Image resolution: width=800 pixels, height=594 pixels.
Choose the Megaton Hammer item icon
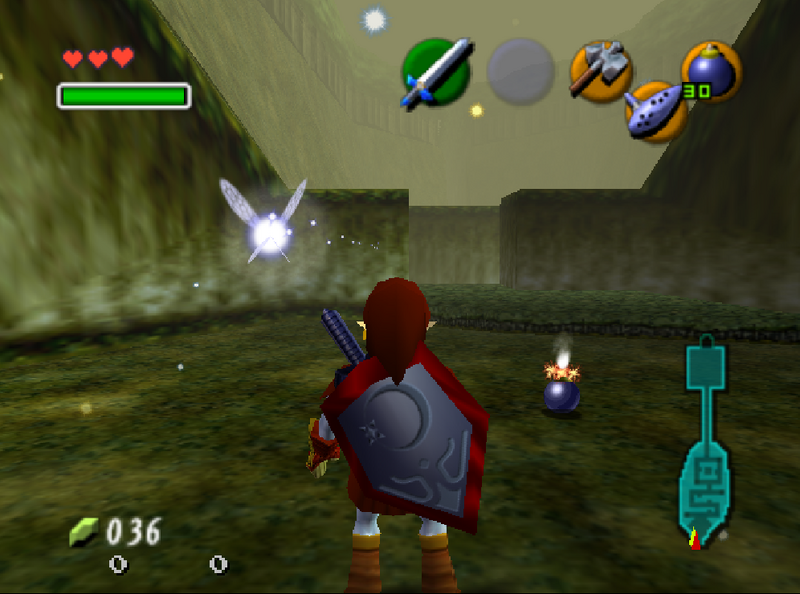click(599, 70)
